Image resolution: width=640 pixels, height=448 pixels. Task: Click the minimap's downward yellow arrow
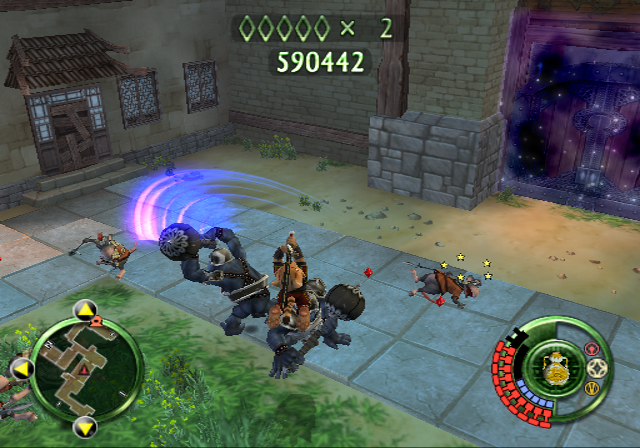point(83,427)
